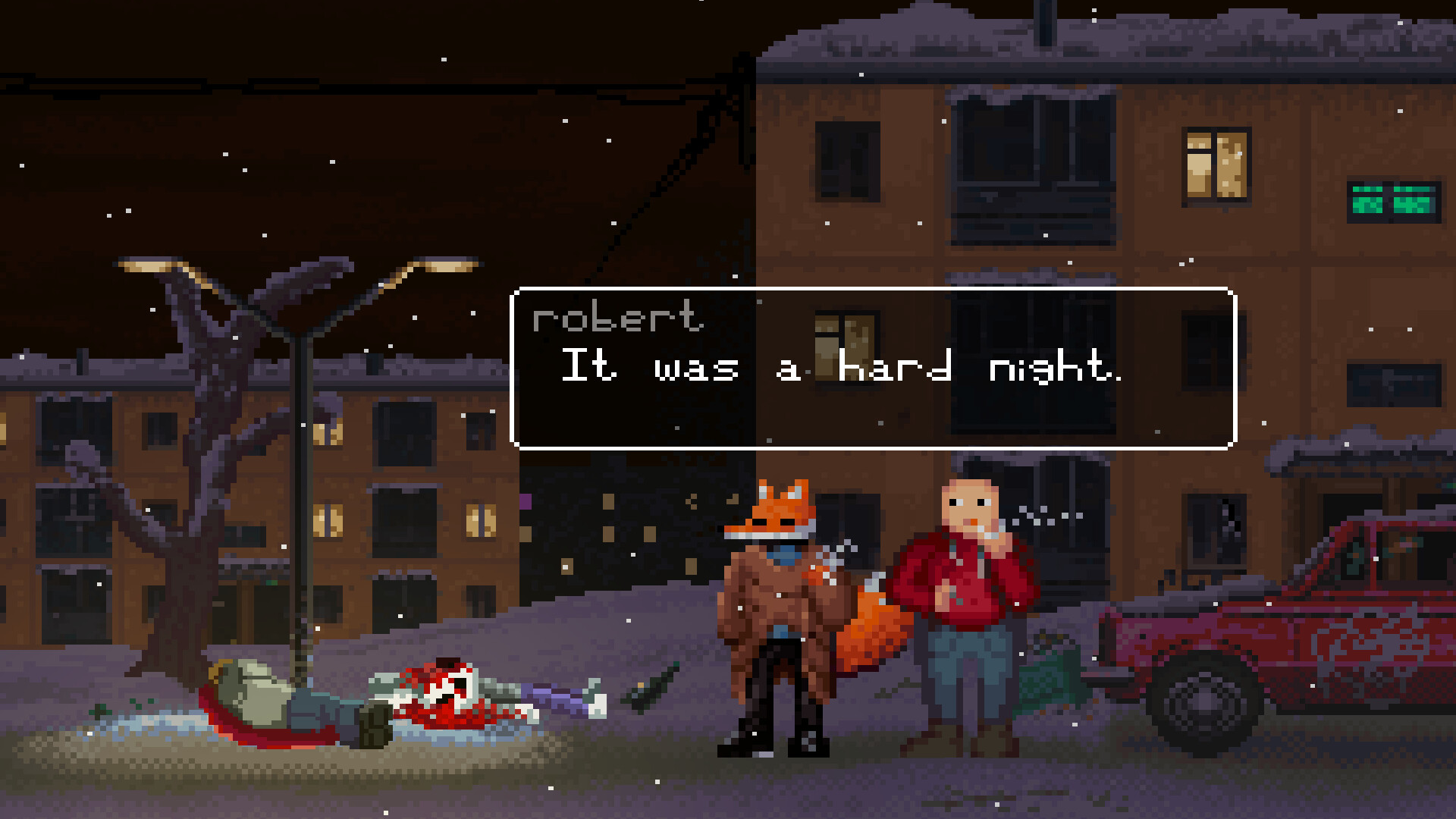Click the orange fox tail

[872, 629]
